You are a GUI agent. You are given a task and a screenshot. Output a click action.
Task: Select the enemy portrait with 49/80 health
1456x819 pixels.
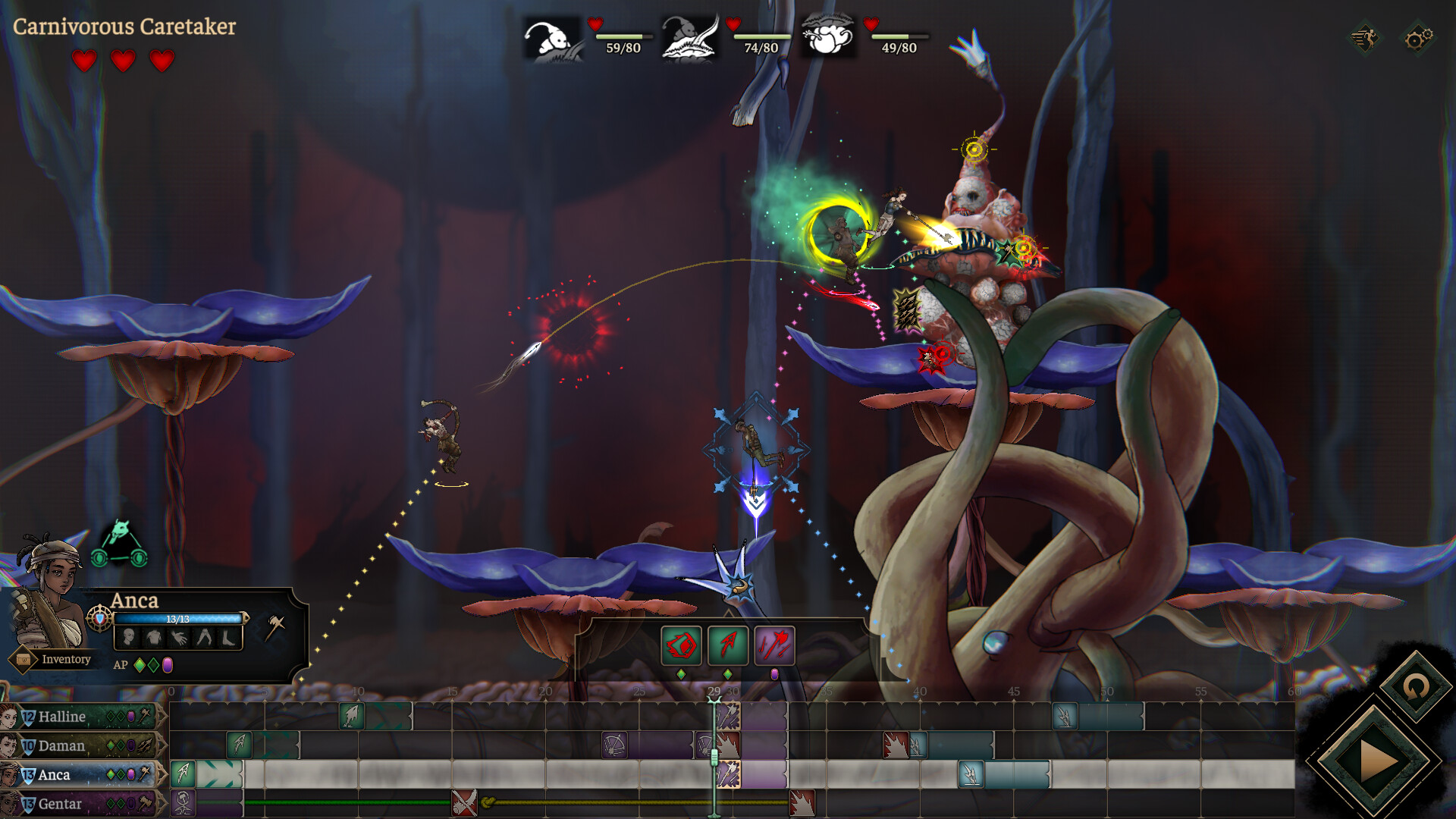click(828, 38)
